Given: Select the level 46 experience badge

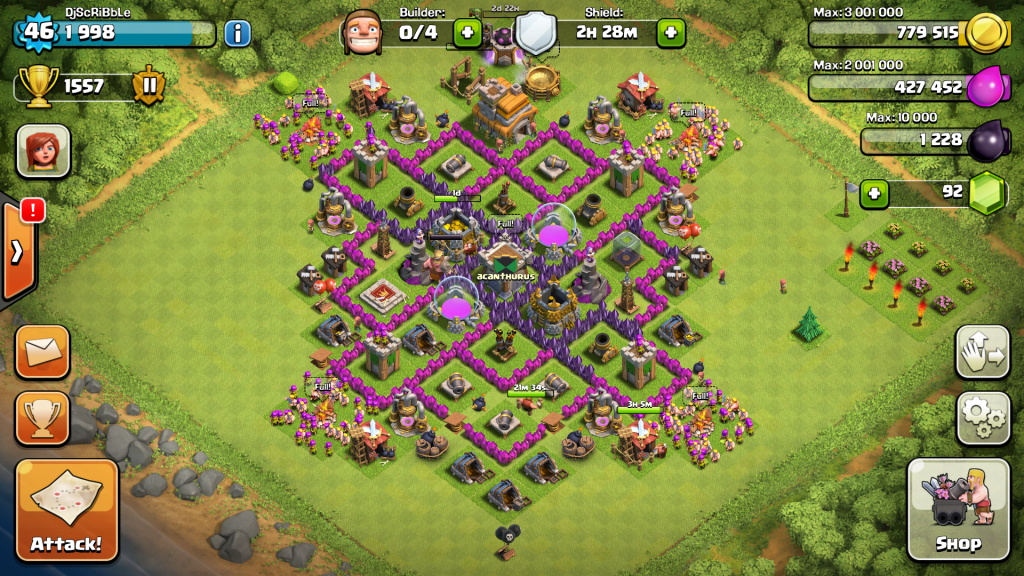Looking at the screenshot, I should (37, 31).
